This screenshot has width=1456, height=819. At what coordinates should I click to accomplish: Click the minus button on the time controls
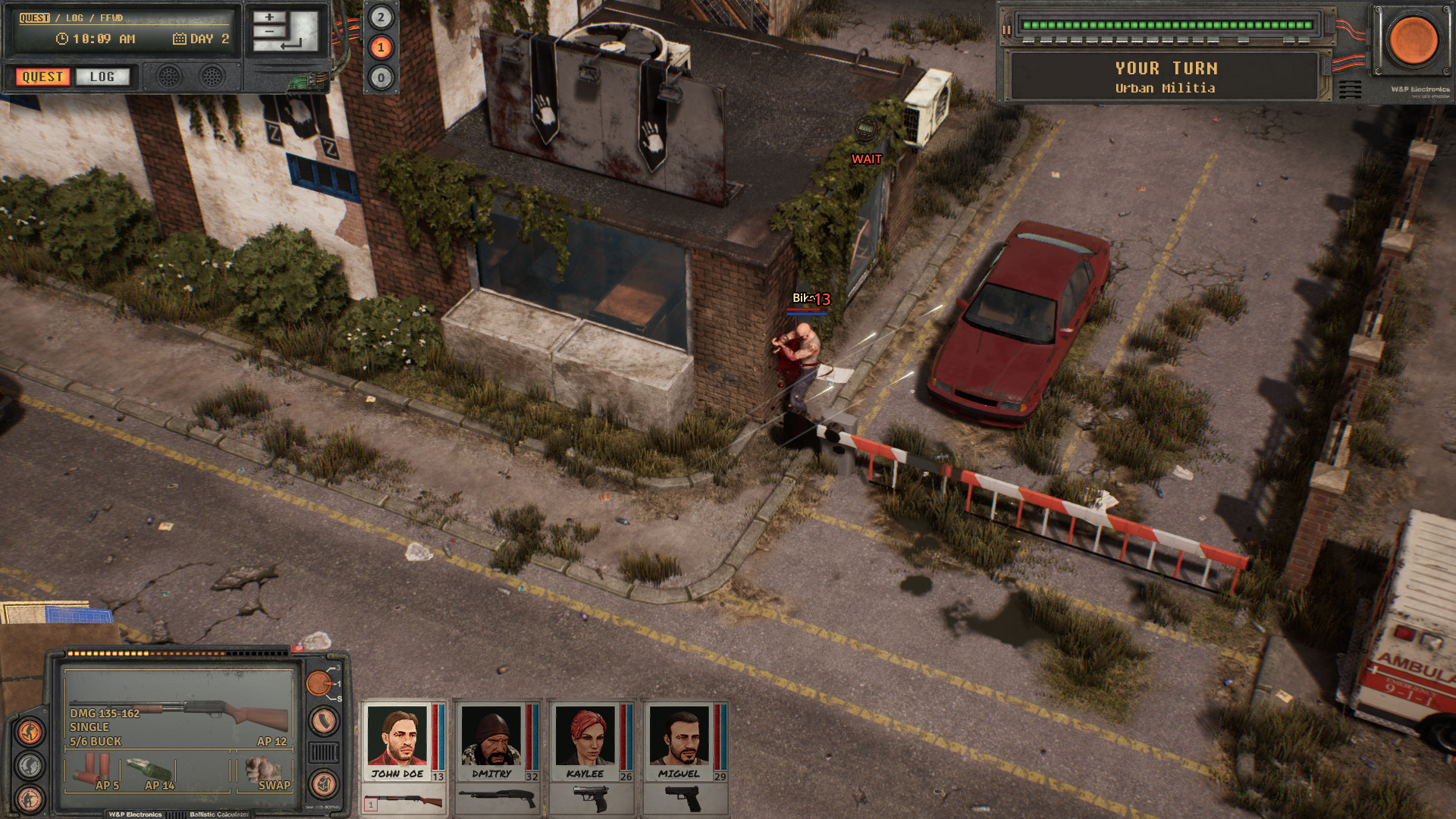[x=269, y=33]
